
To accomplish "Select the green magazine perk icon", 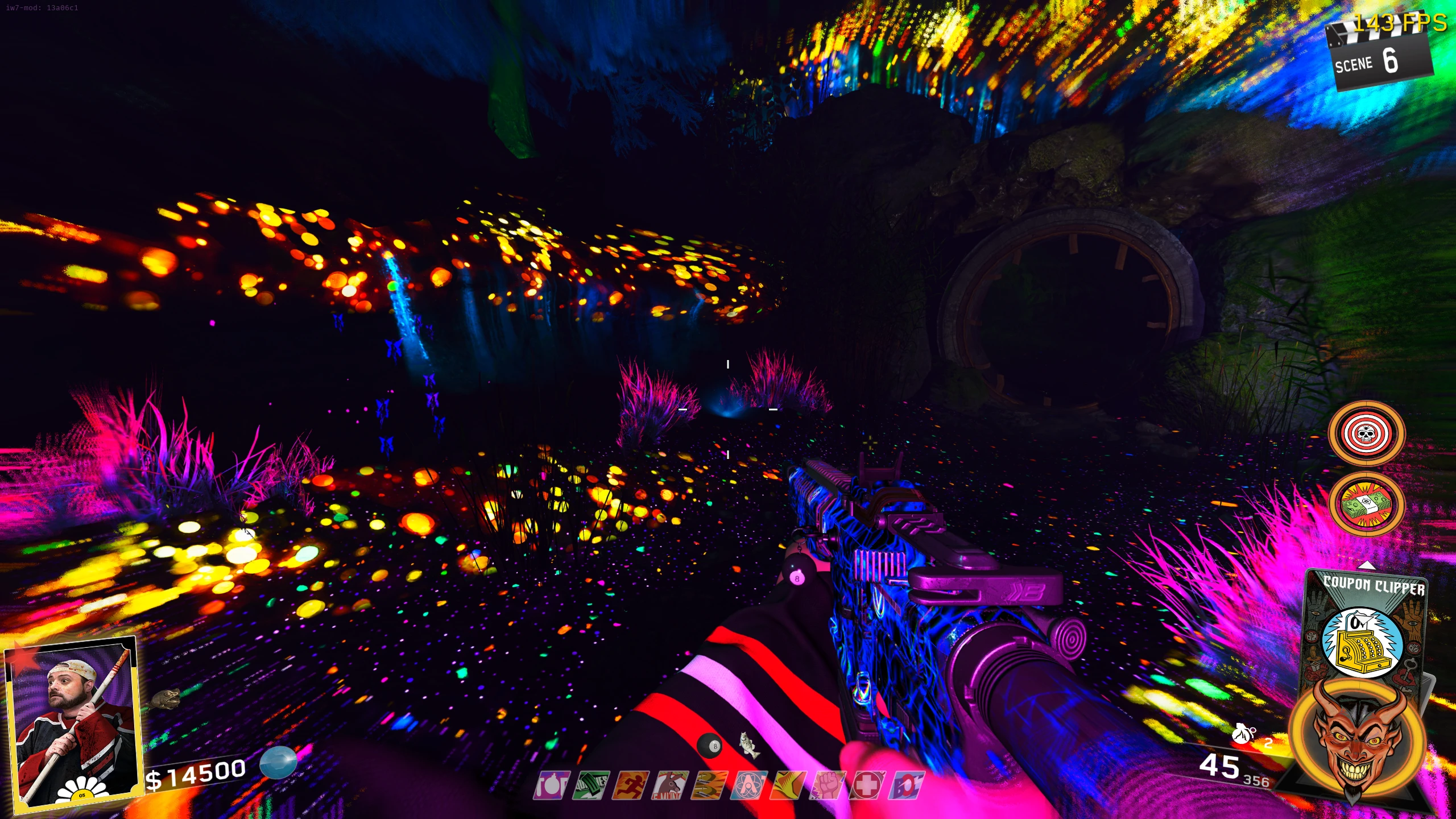I will tap(590, 785).
